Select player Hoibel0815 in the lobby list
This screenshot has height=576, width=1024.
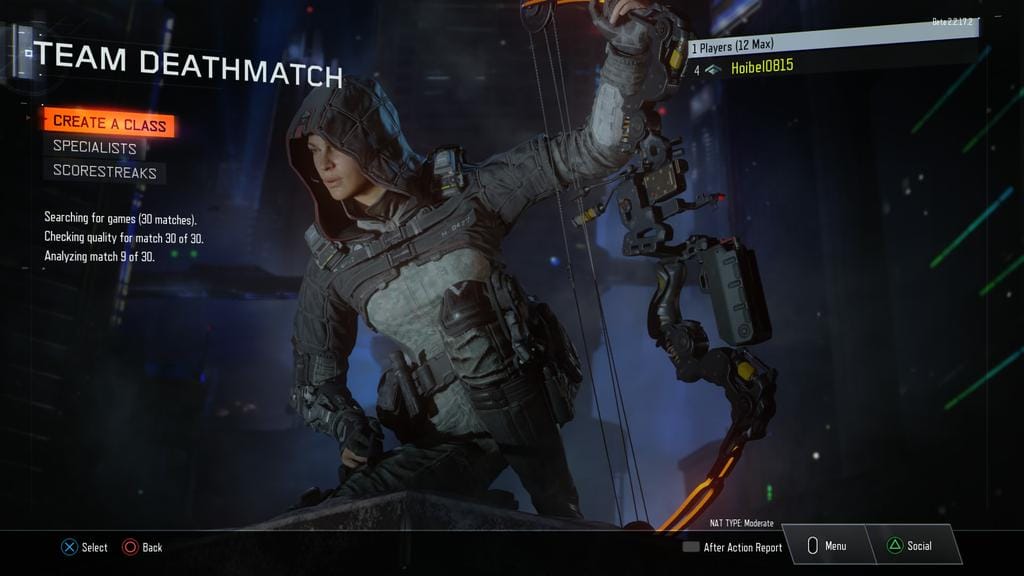coord(762,68)
